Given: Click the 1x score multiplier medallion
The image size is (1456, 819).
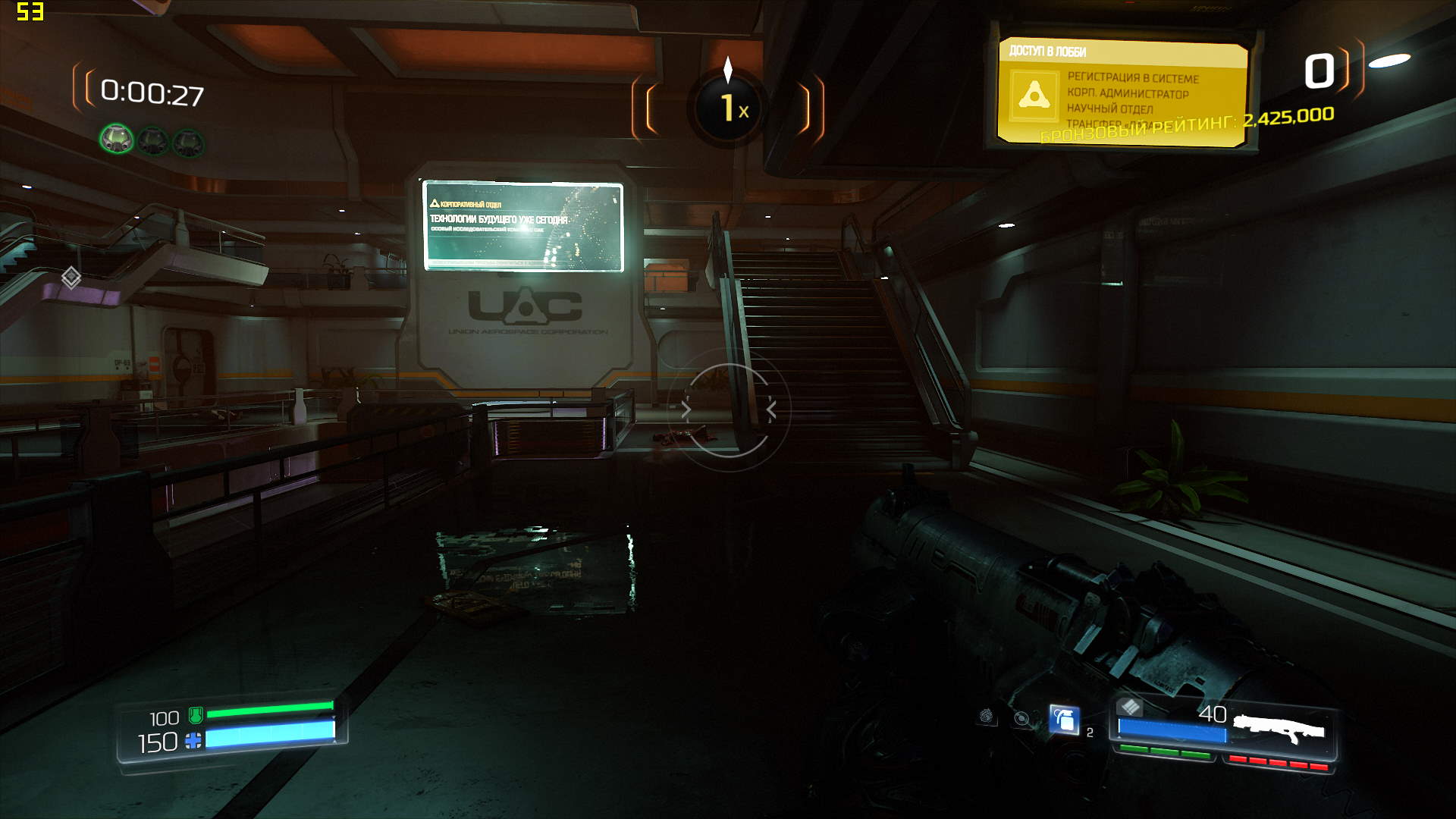Looking at the screenshot, I should point(729,108).
